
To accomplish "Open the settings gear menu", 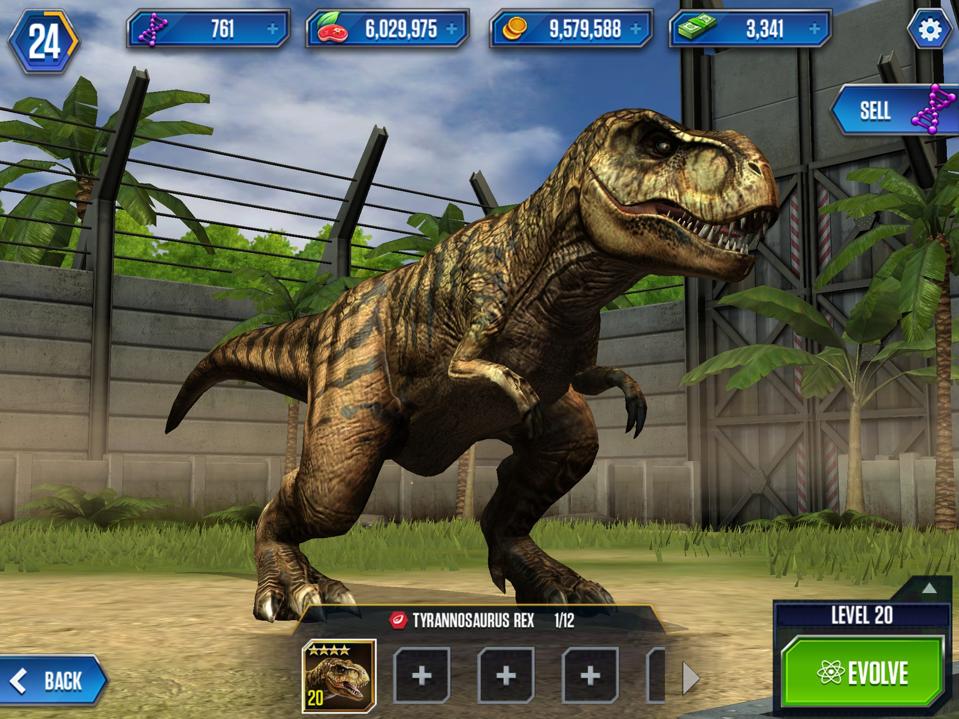I will [x=929, y=30].
